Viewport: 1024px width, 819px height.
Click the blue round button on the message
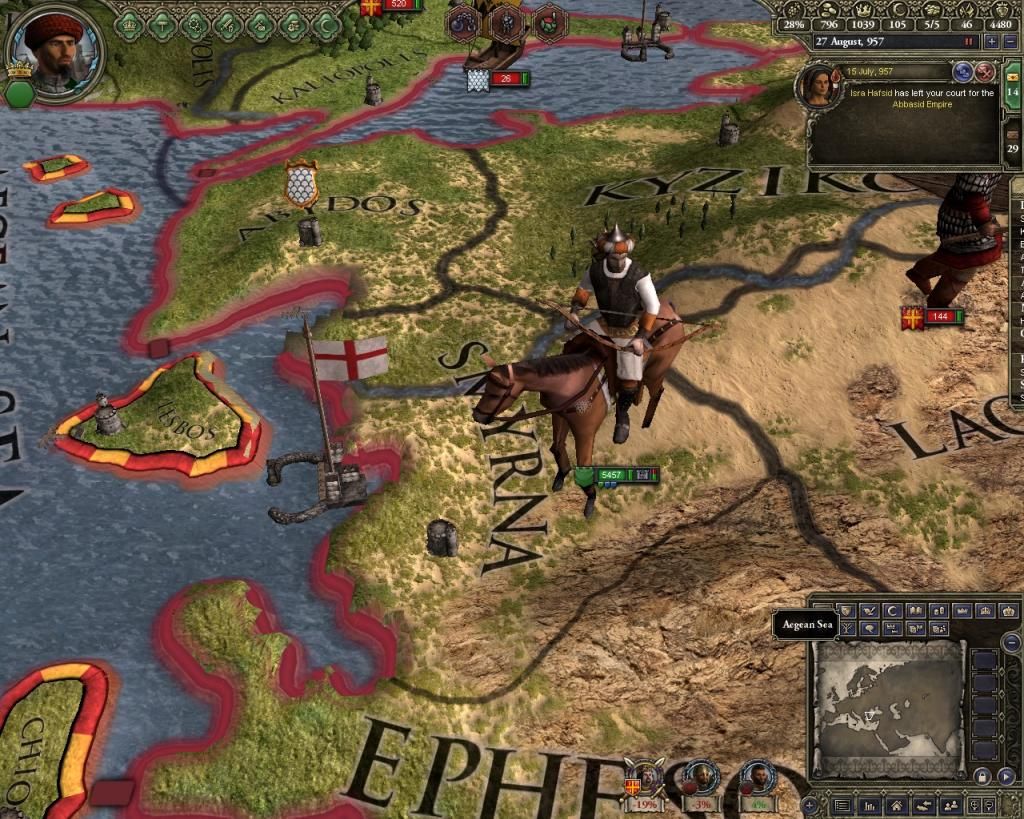(x=964, y=71)
